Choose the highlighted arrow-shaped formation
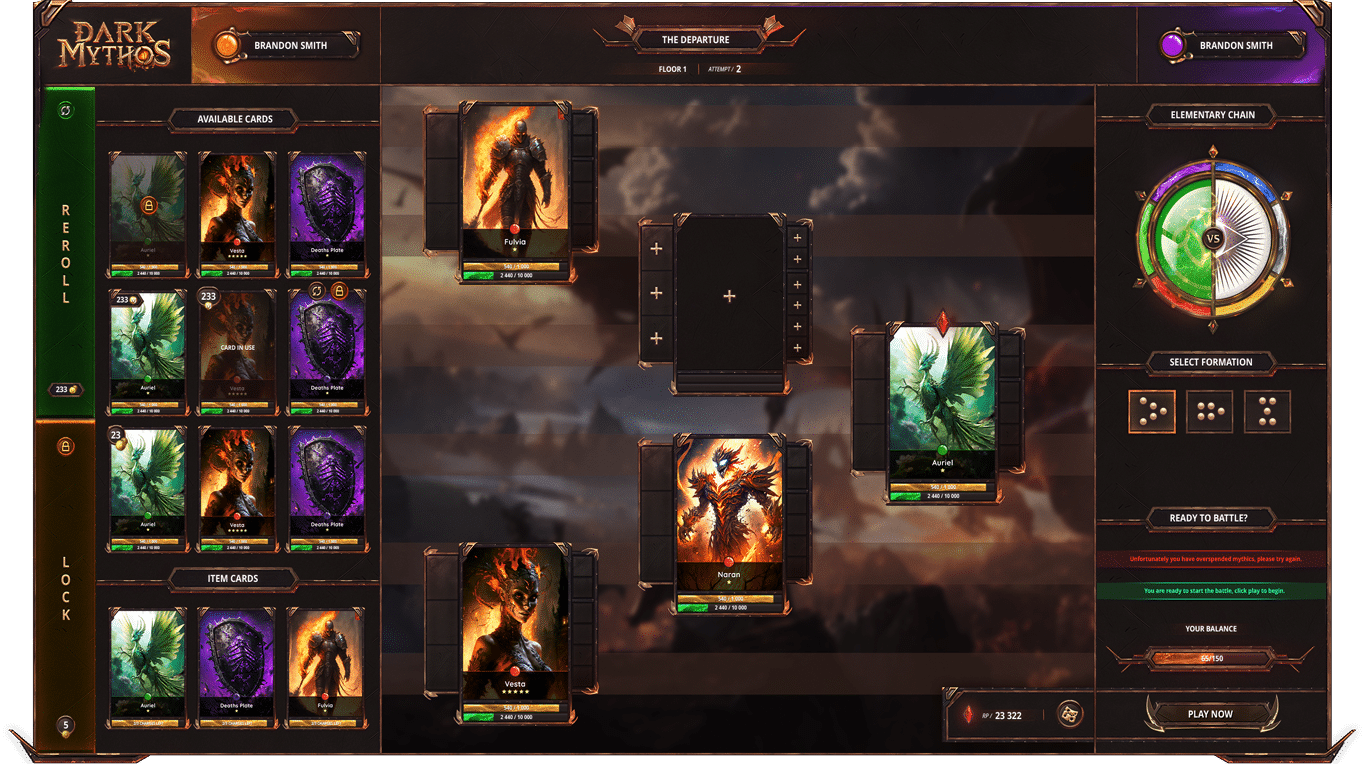The image size is (1365, 764). click(1152, 411)
